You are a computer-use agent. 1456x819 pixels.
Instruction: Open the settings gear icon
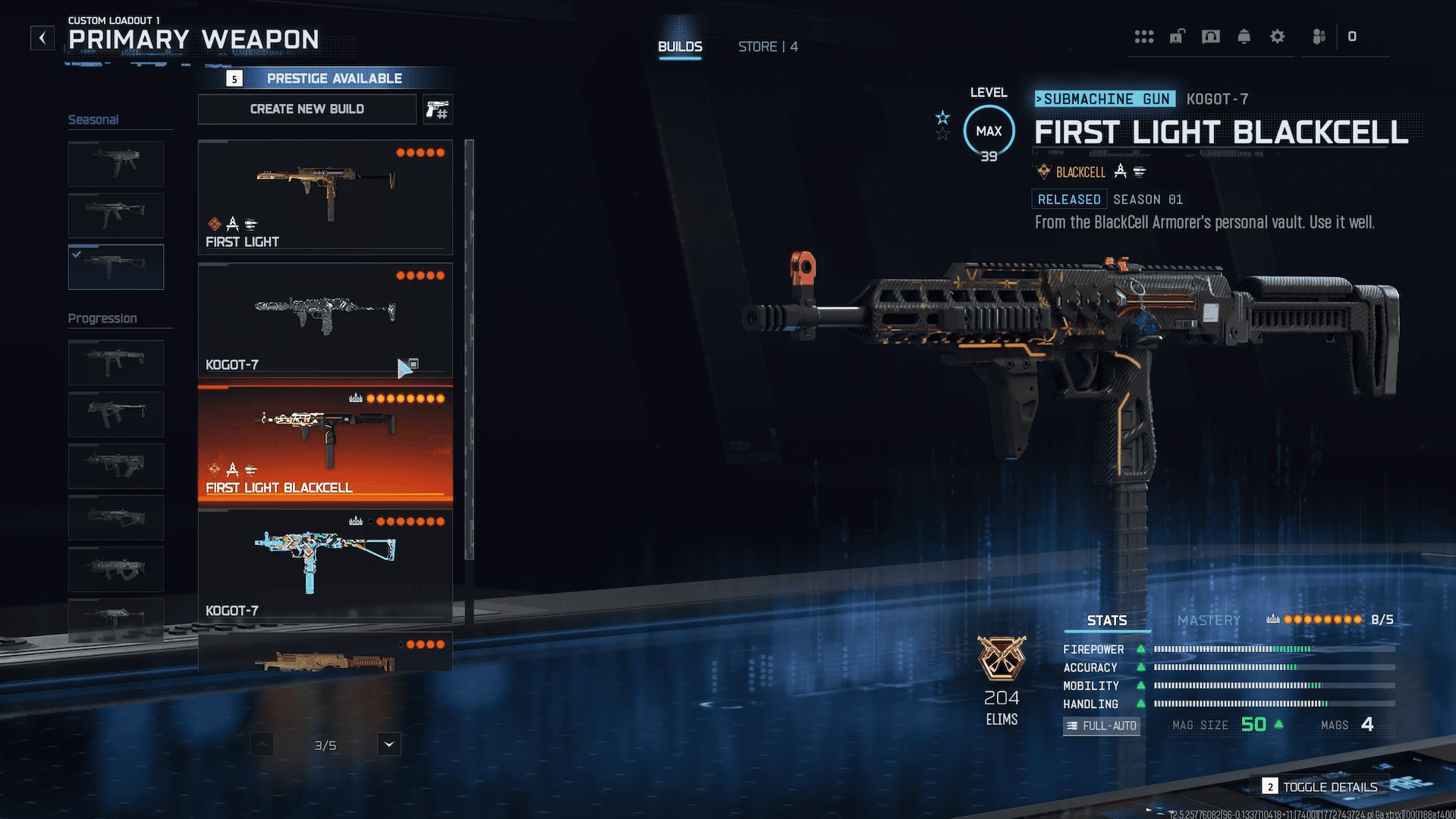pyautogui.click(x=1278, y=36)
